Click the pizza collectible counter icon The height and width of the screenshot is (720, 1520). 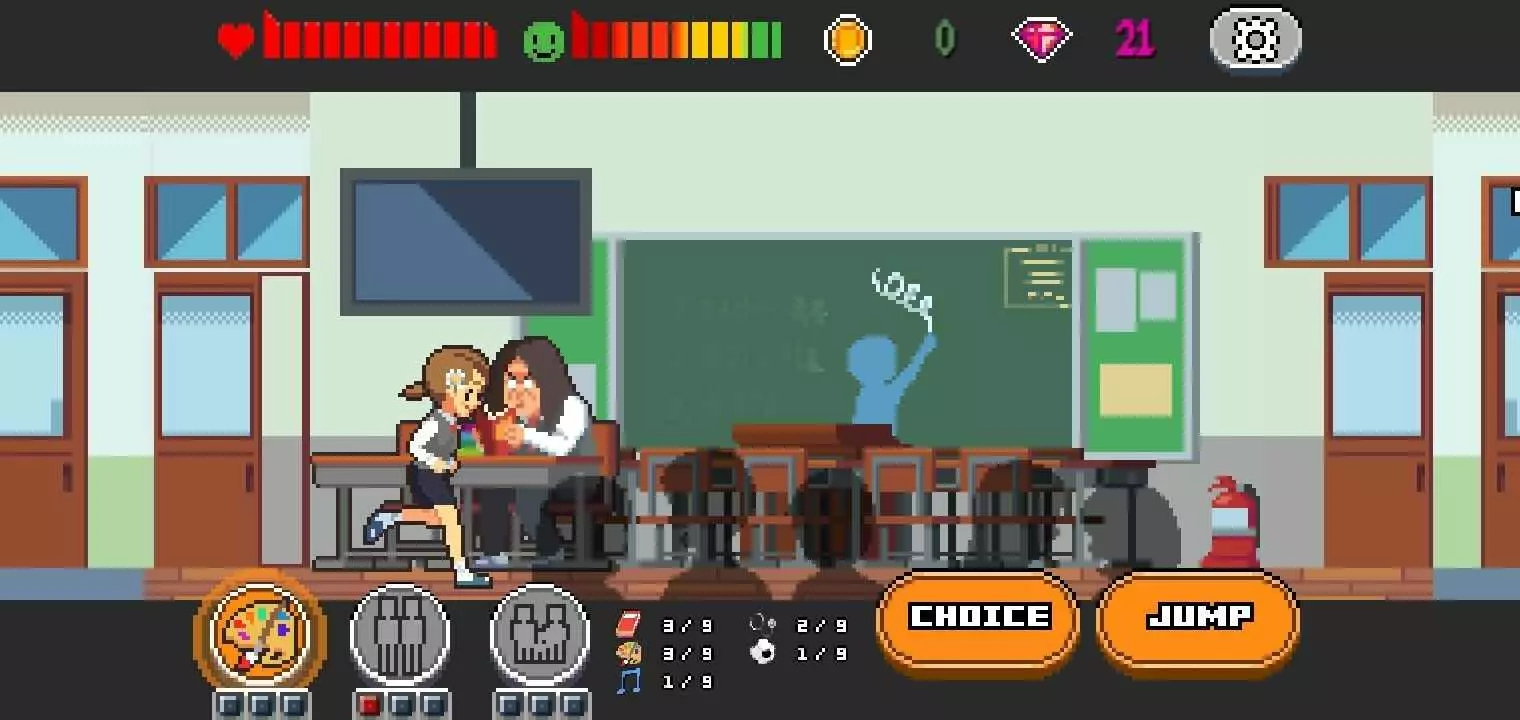coord(630,653)
